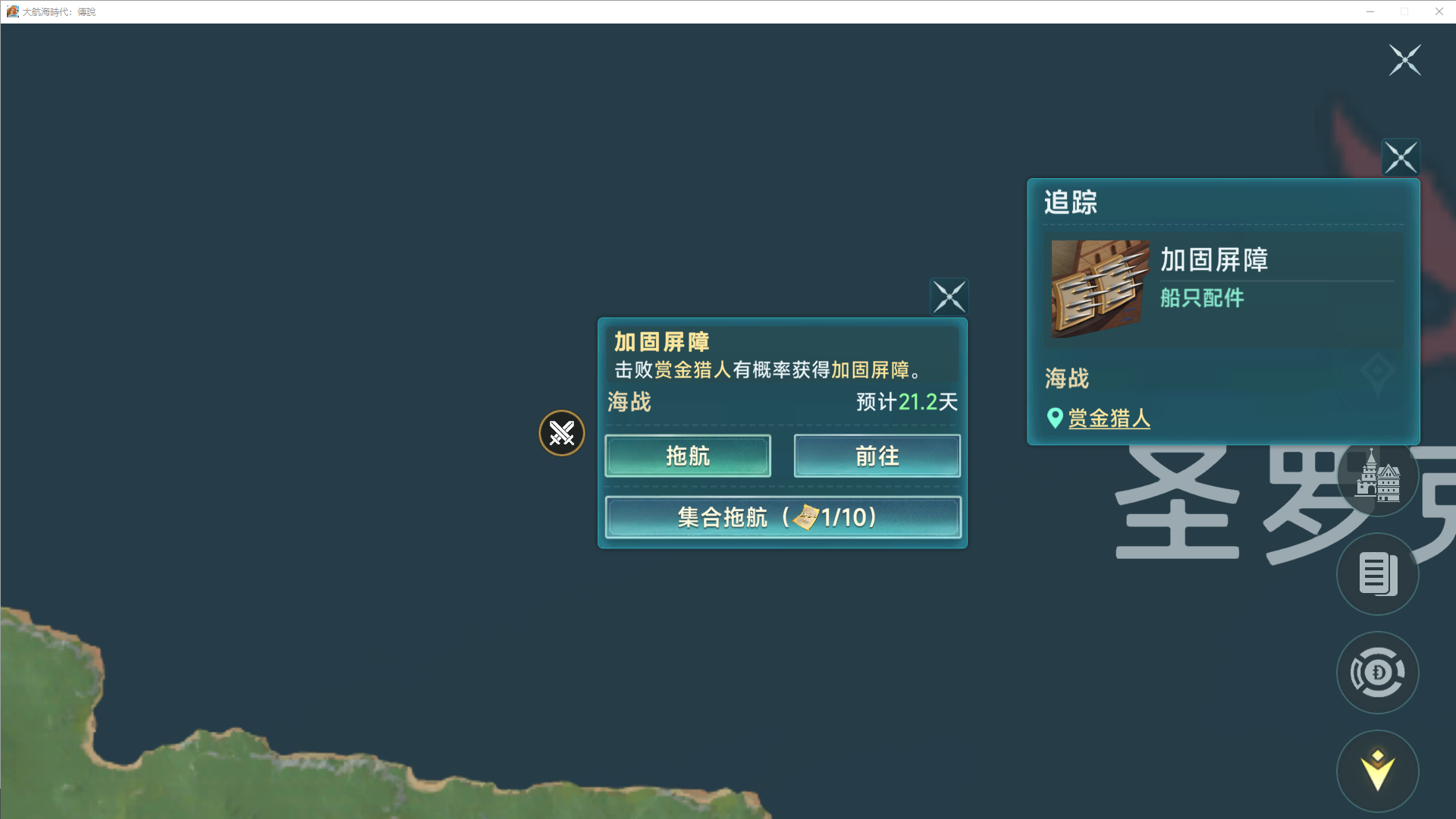
Task: Close the 追踪 tracking panel
Action: [x=1401, y=157]
